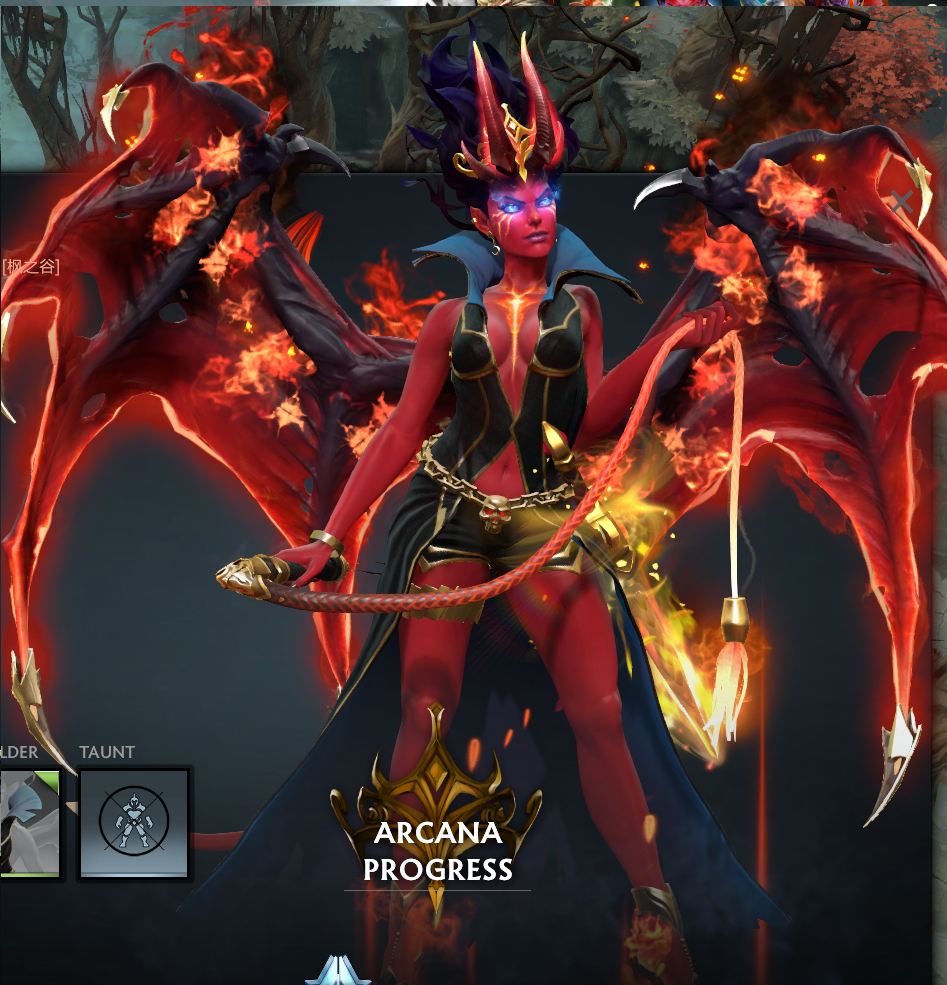Close the hero loadout with the X
This screenshot has height=985, width=947.
point(902,202)
